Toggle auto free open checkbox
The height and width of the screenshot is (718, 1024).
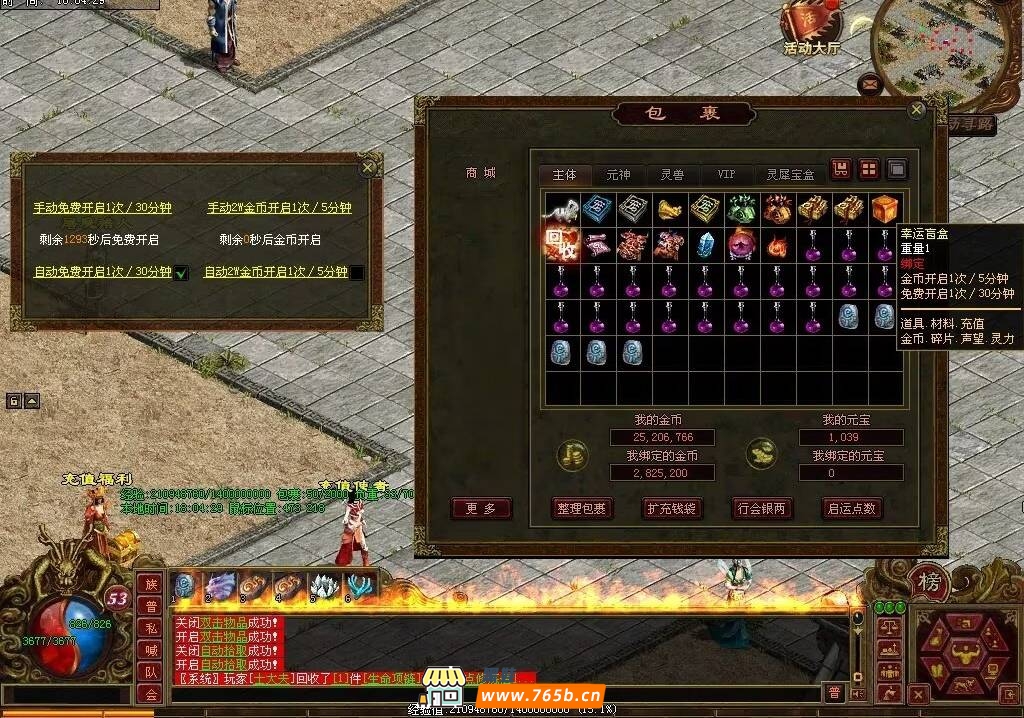coord(181,272)
